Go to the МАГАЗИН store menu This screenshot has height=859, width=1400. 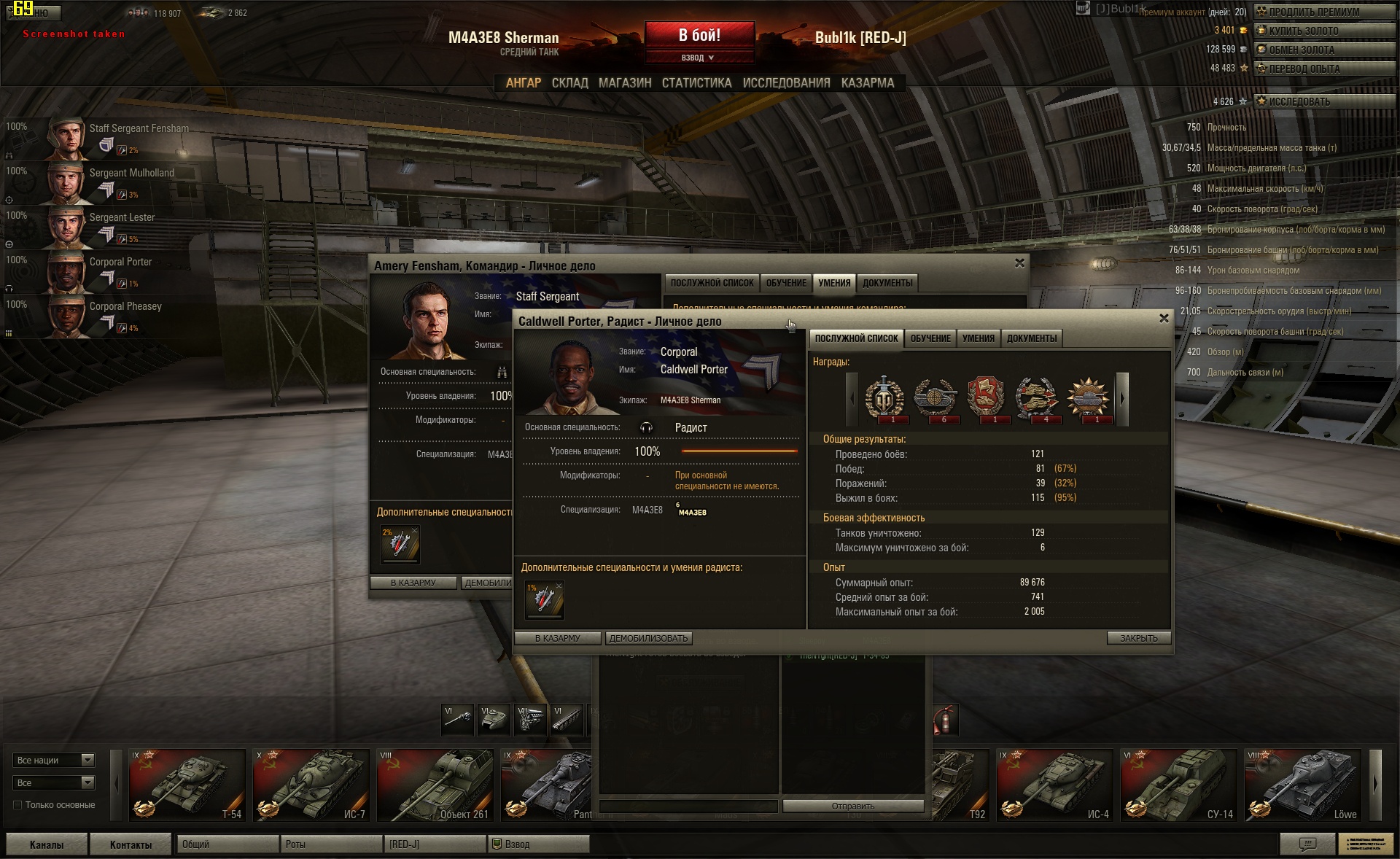point(625,83)
